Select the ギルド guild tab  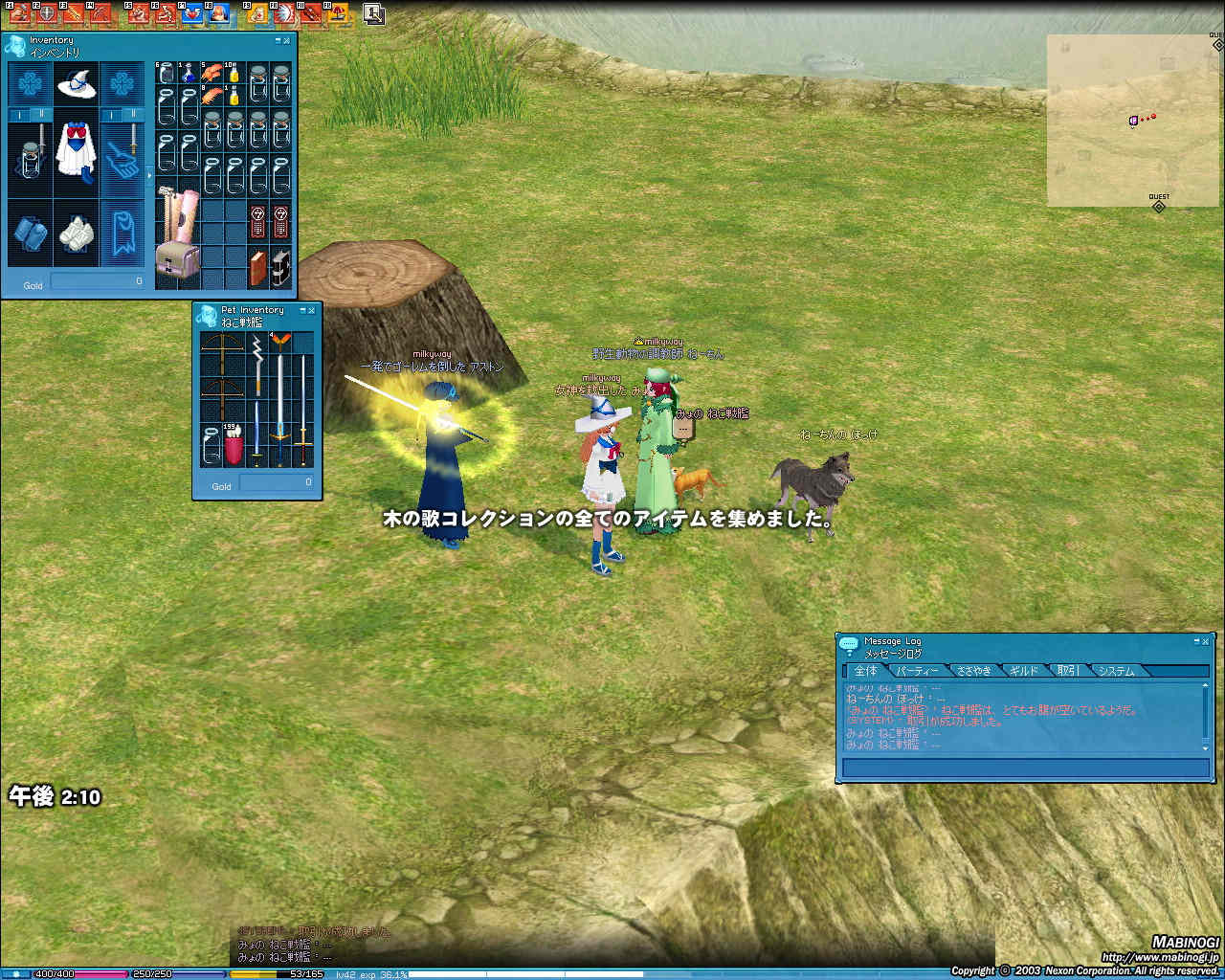[x=1023, y=671]
